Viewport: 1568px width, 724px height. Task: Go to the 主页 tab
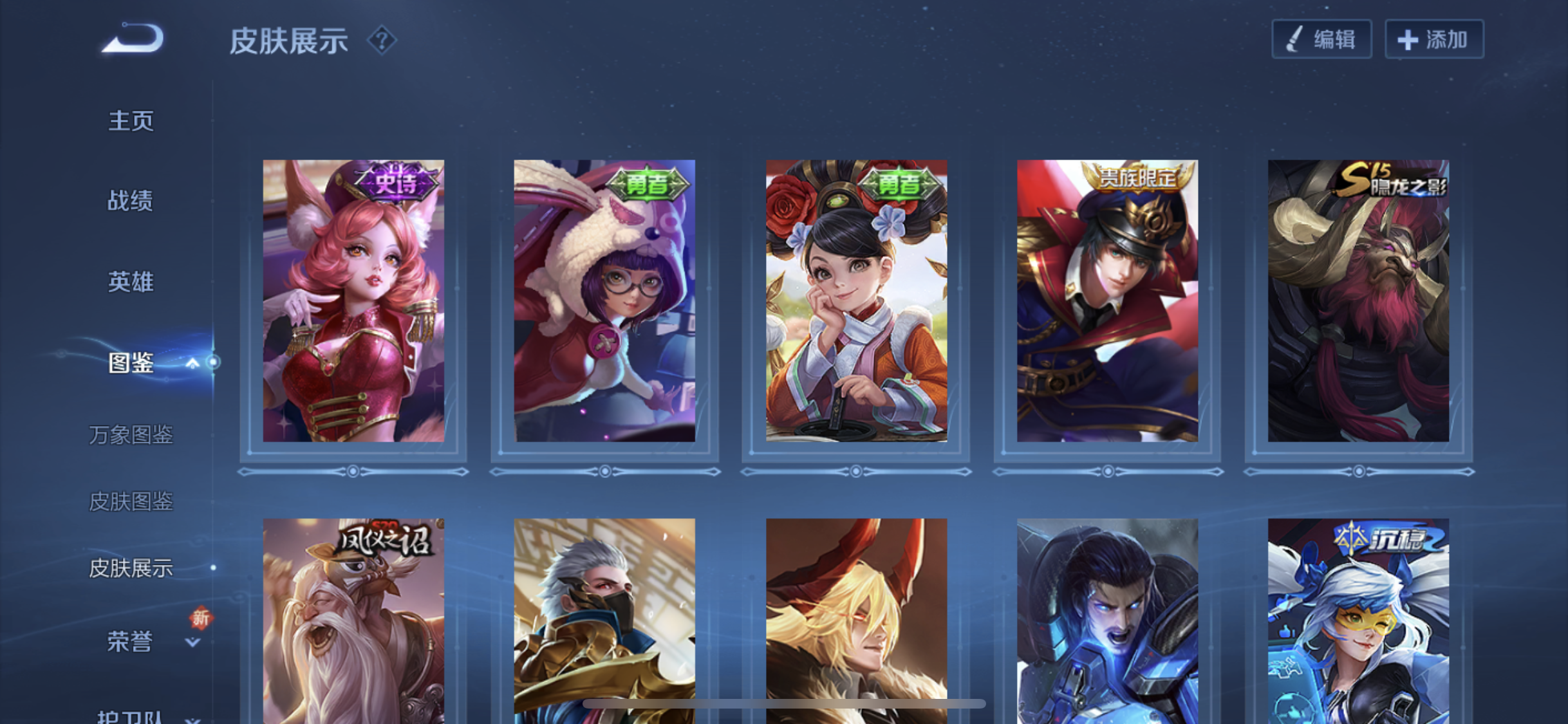[x=131, y=120]
